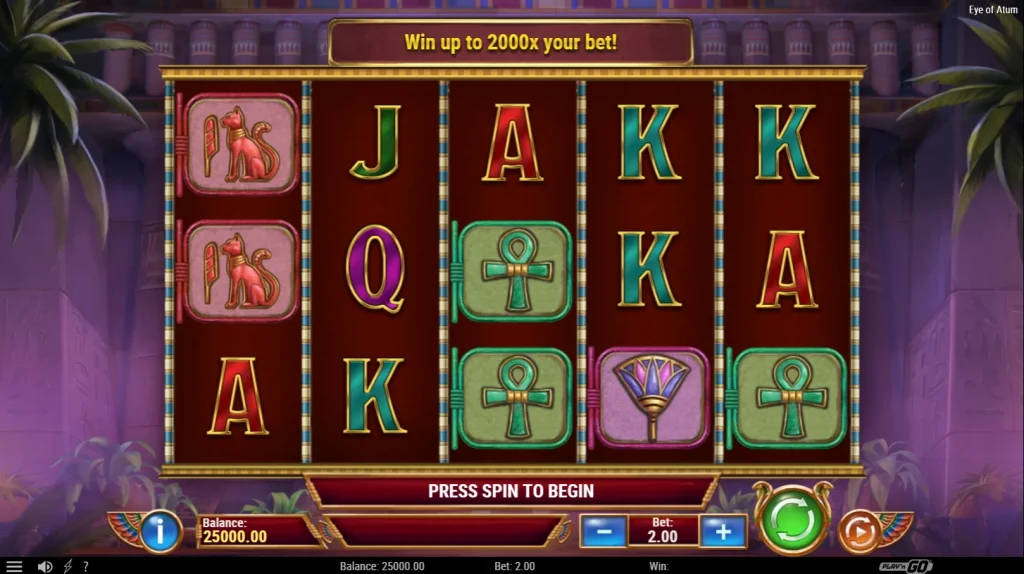This screenshot has width=1024, height=574.
Task: Open the hamburger menu in the bottom bar
Action: pos(14,566)
